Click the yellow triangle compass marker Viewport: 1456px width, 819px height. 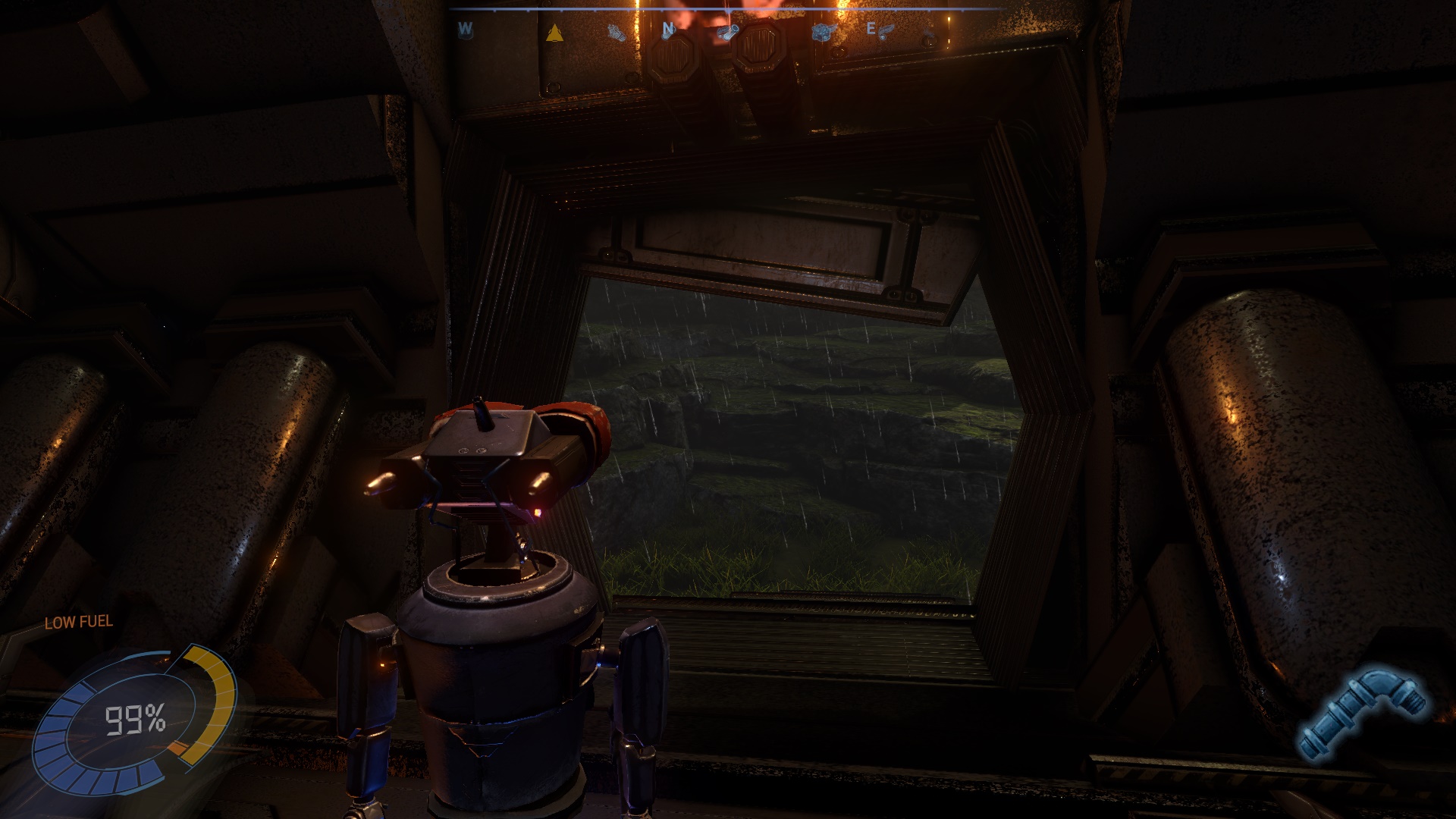pos(554,33)
